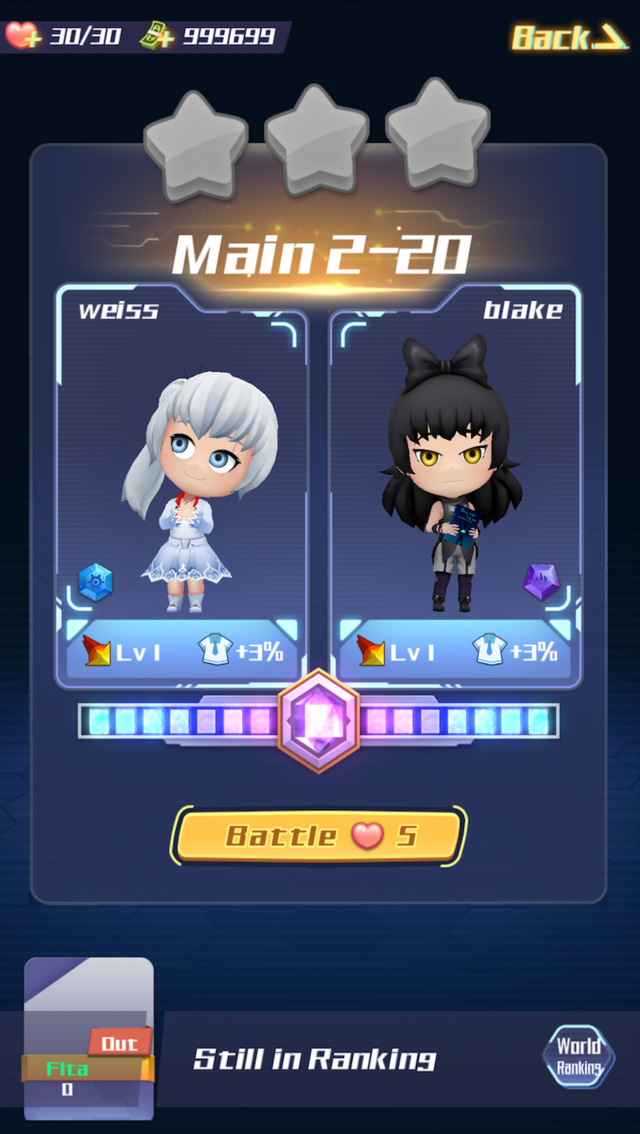Add more hearts via heart plus icon
The image size is (640, 1134).
21,36
